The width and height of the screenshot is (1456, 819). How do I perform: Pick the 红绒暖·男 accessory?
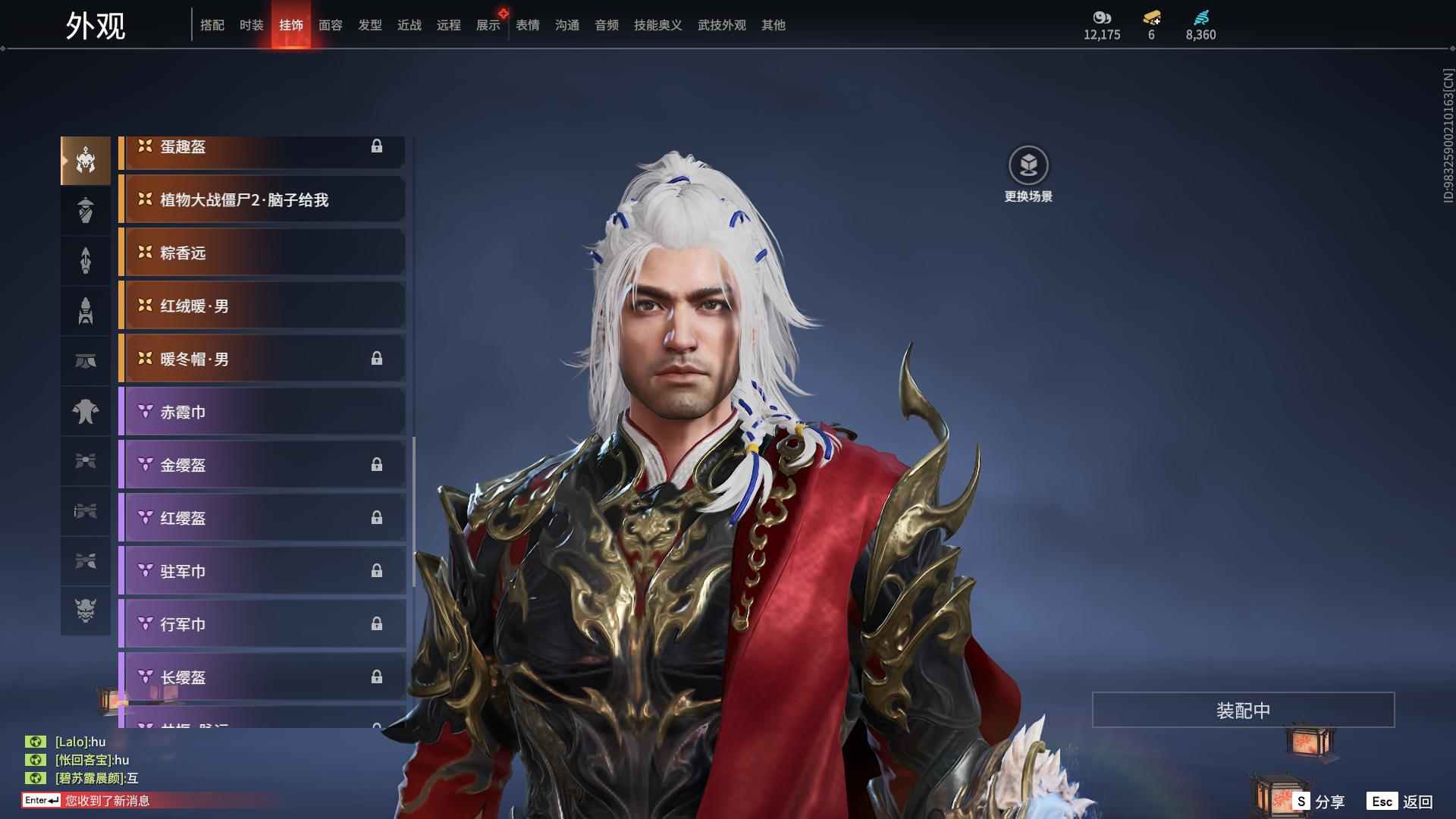pyautogui.click(x=262, y=306)
